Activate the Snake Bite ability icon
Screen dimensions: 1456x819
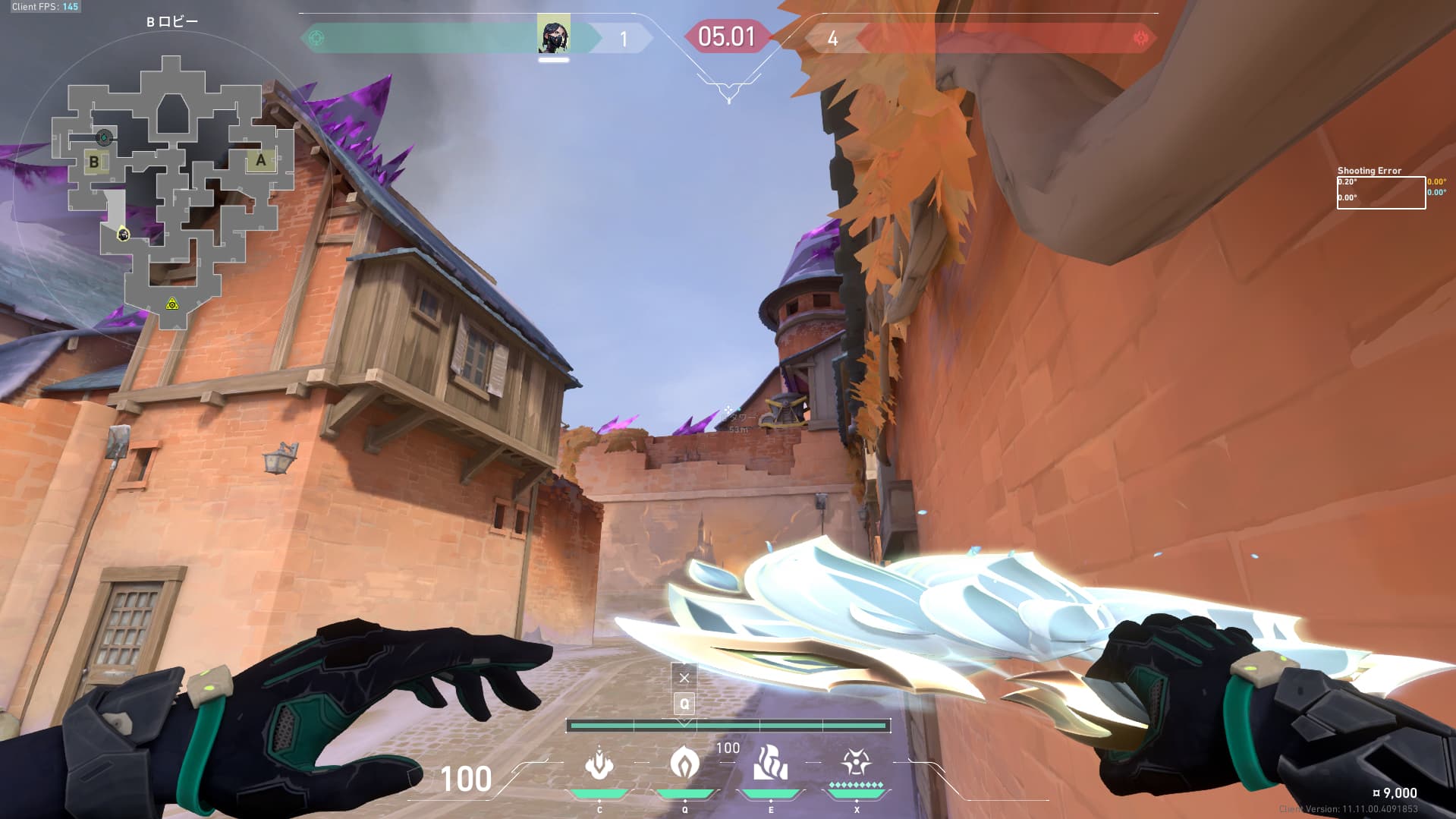(x=599, y=764)
